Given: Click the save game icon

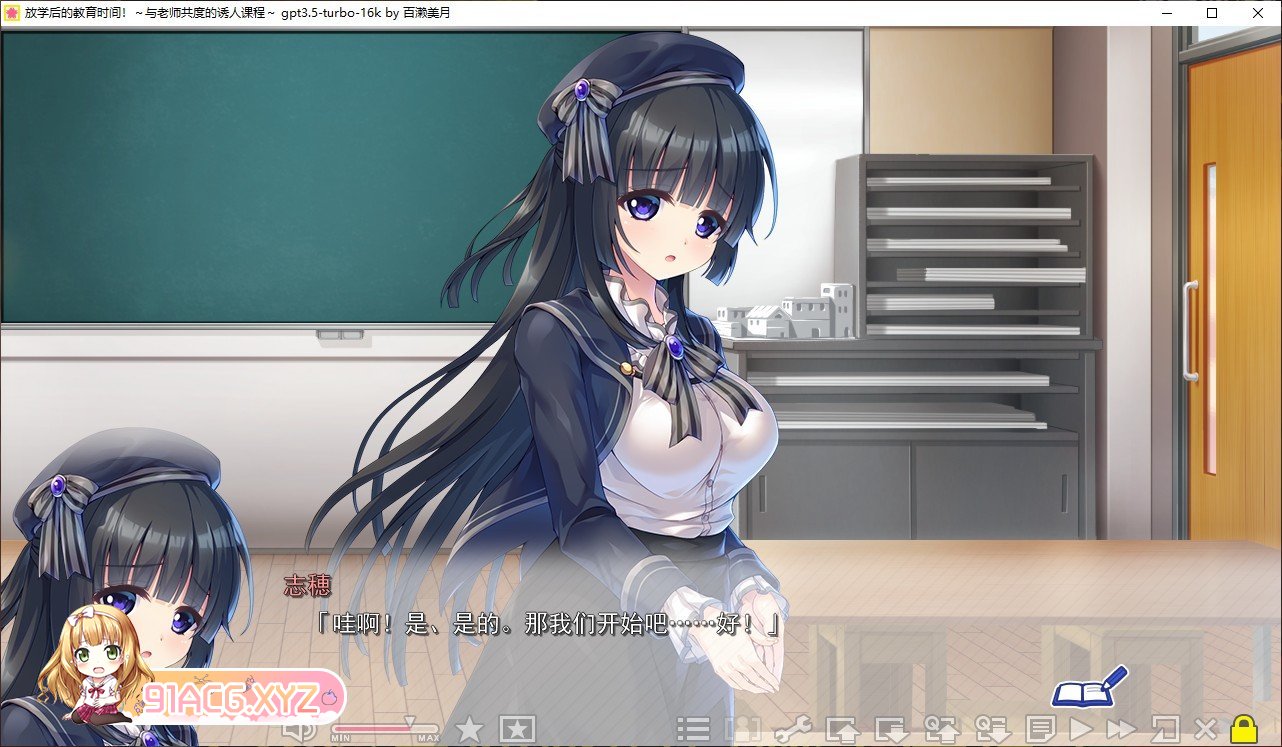Looking at the screenshot, I should coord(844,730).
